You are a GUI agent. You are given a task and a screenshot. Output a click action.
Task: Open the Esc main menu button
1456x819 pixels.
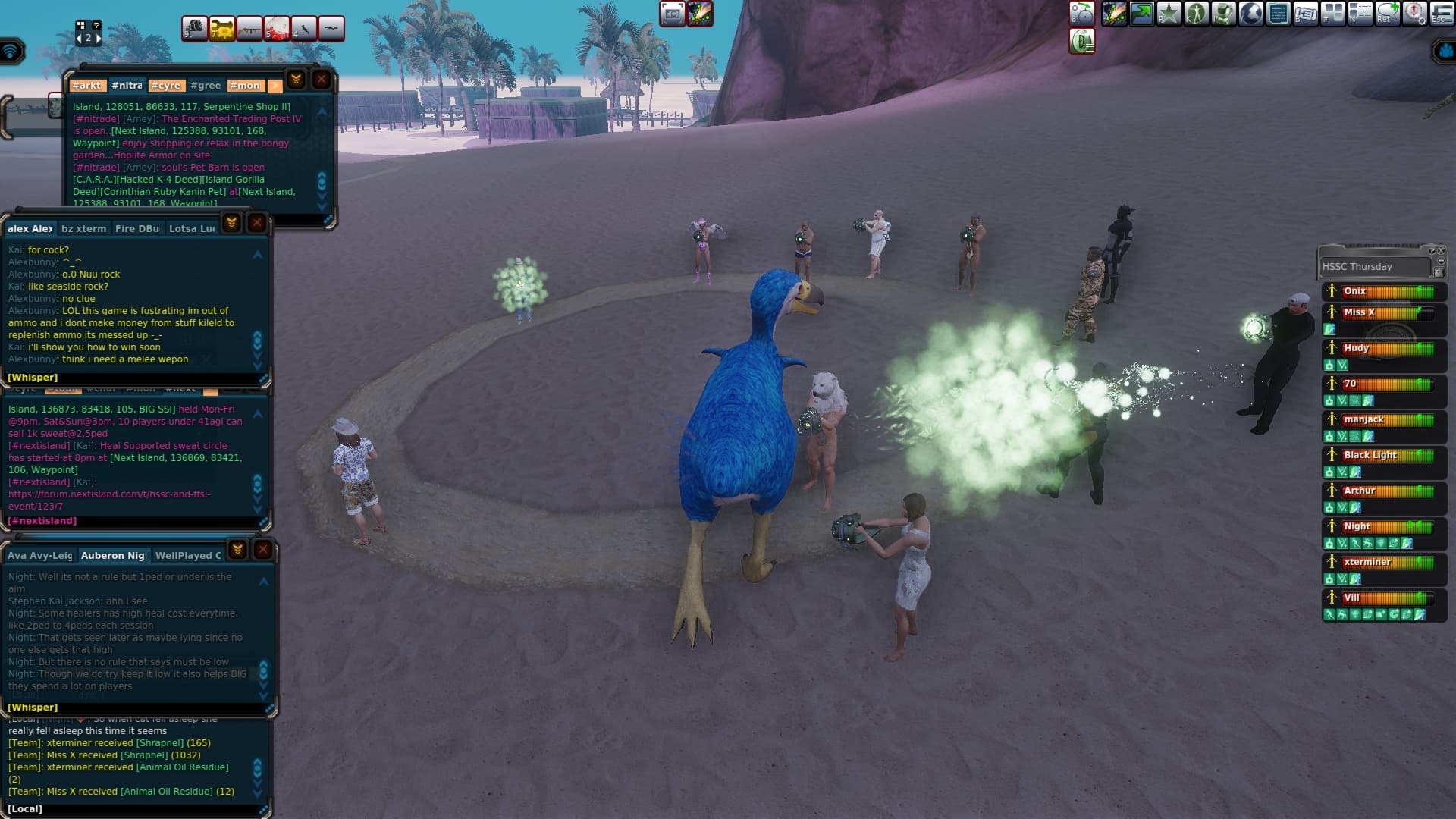(1442, 14)
